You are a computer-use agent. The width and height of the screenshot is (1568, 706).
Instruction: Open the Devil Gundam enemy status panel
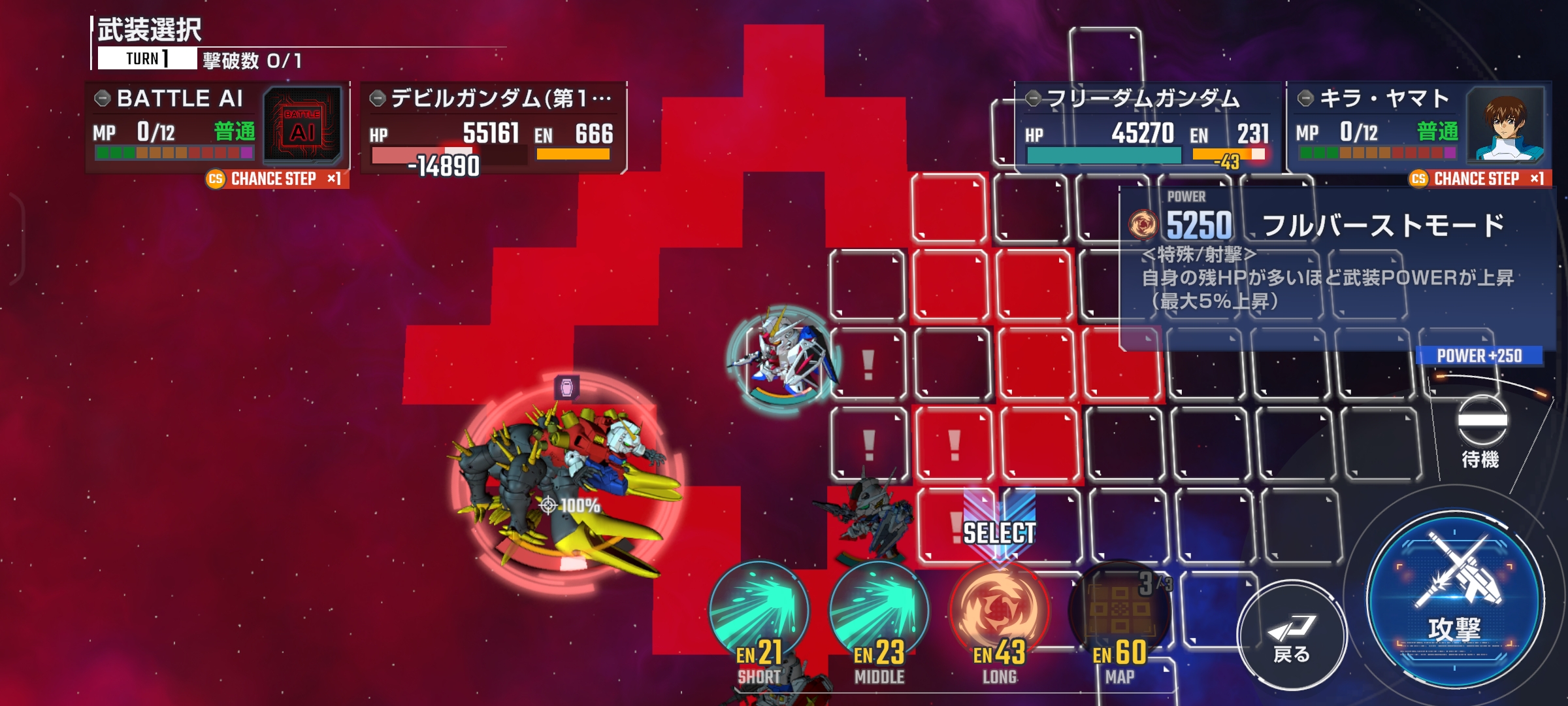[x=493, y=127]
